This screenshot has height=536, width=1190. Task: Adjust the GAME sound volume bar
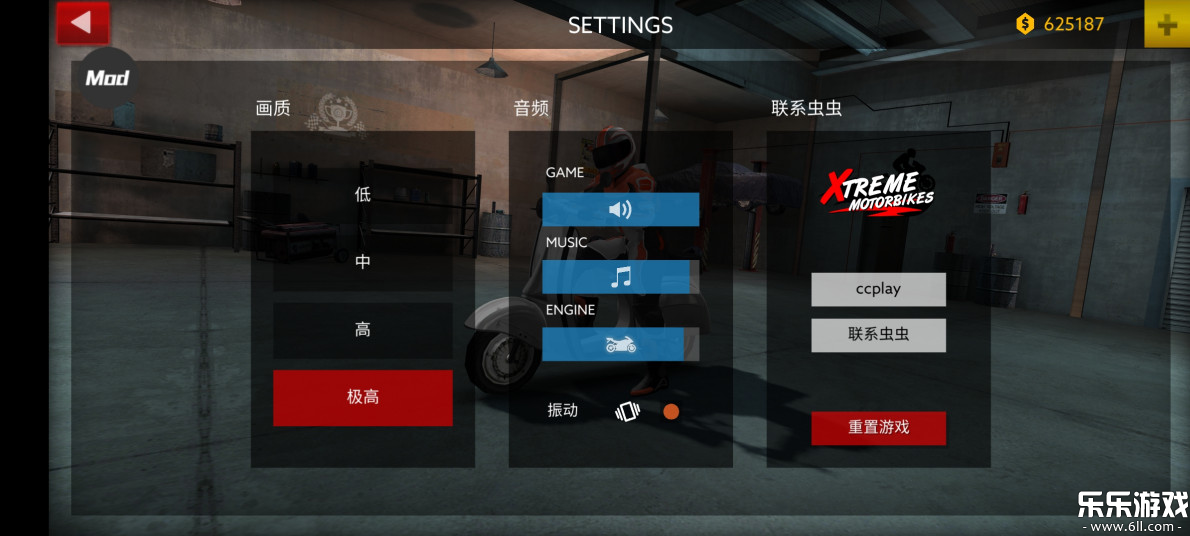620,209
